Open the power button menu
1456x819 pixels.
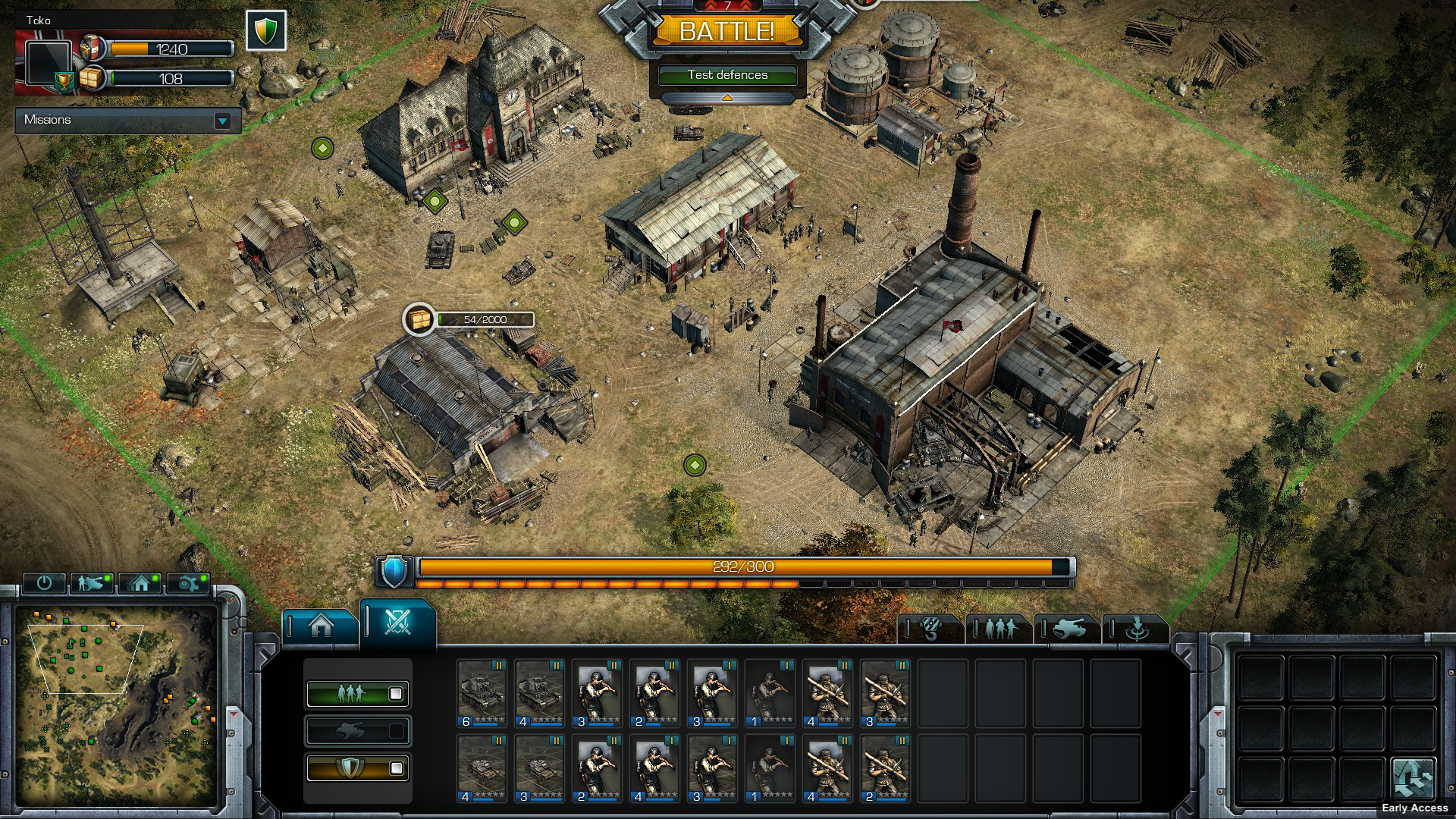(x=44, y=582)
